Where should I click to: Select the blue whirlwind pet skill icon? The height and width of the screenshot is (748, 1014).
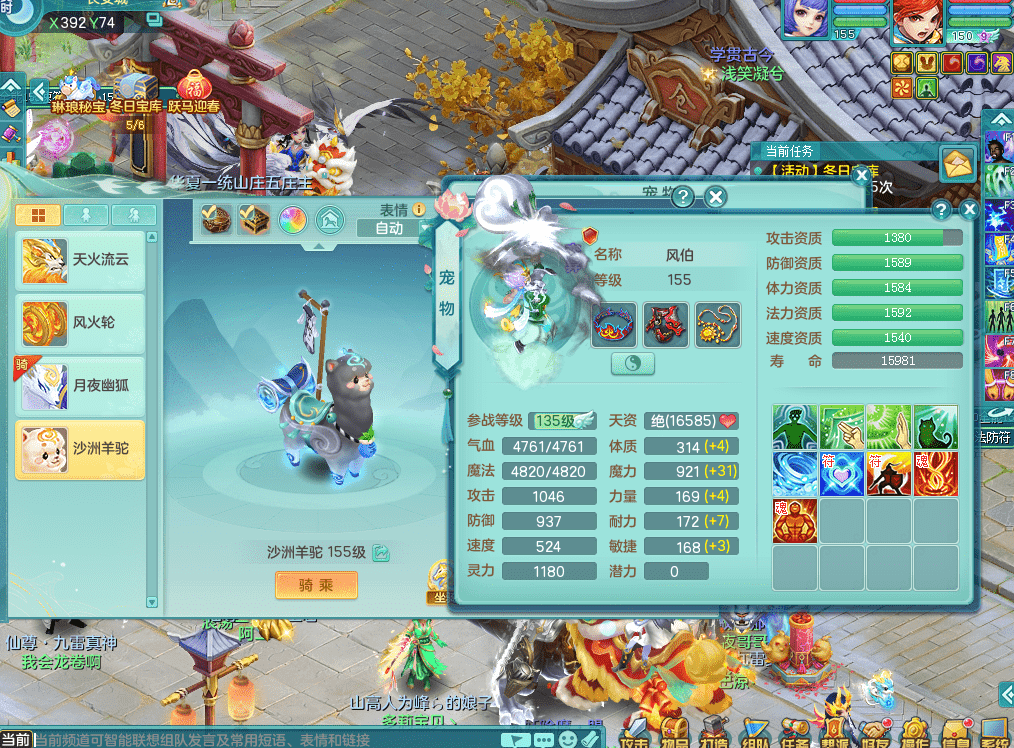coord(795,473)
